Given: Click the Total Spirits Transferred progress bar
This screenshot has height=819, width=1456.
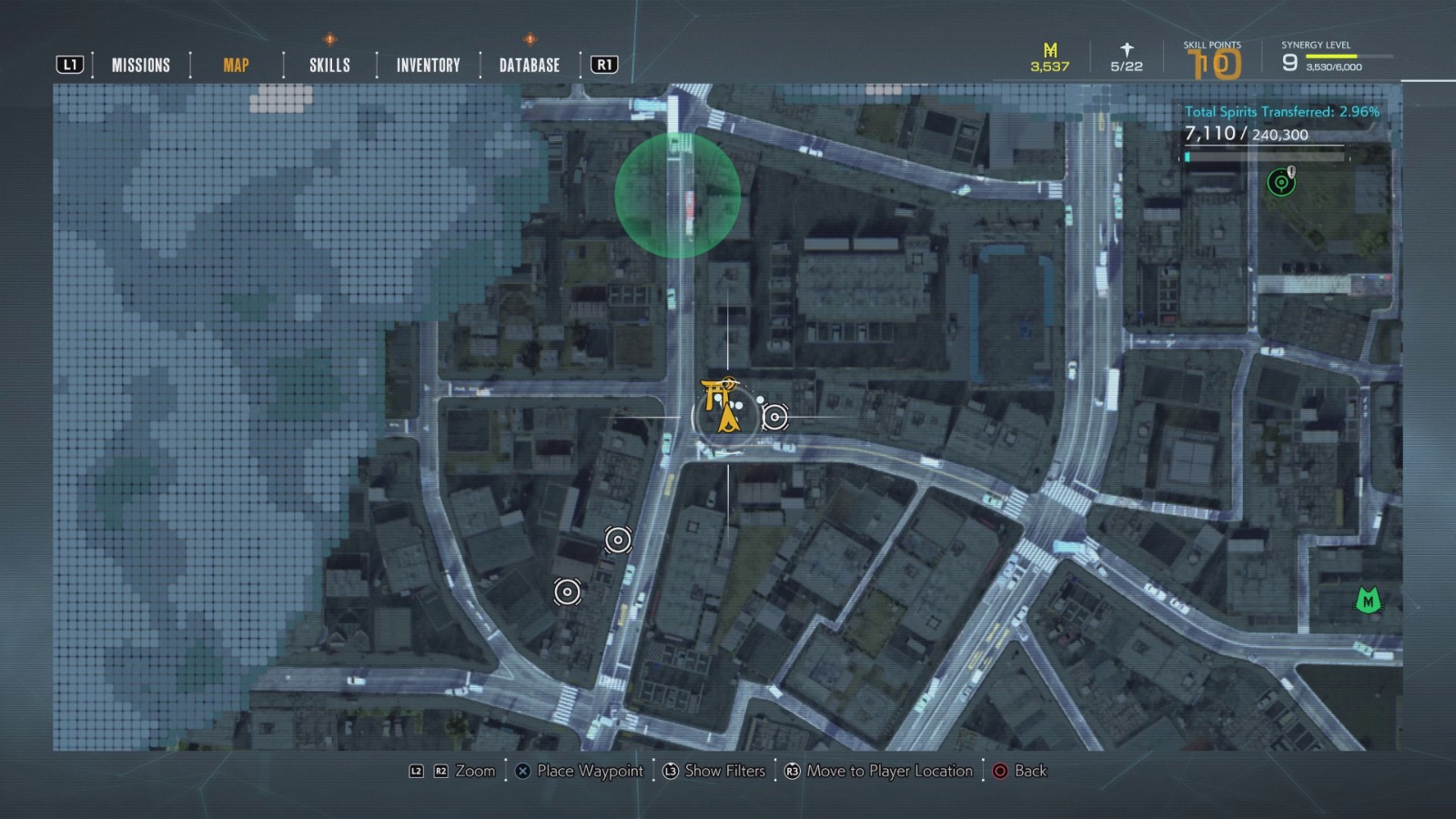Looking at the screenshot, I should click(x=1265, y=155).
